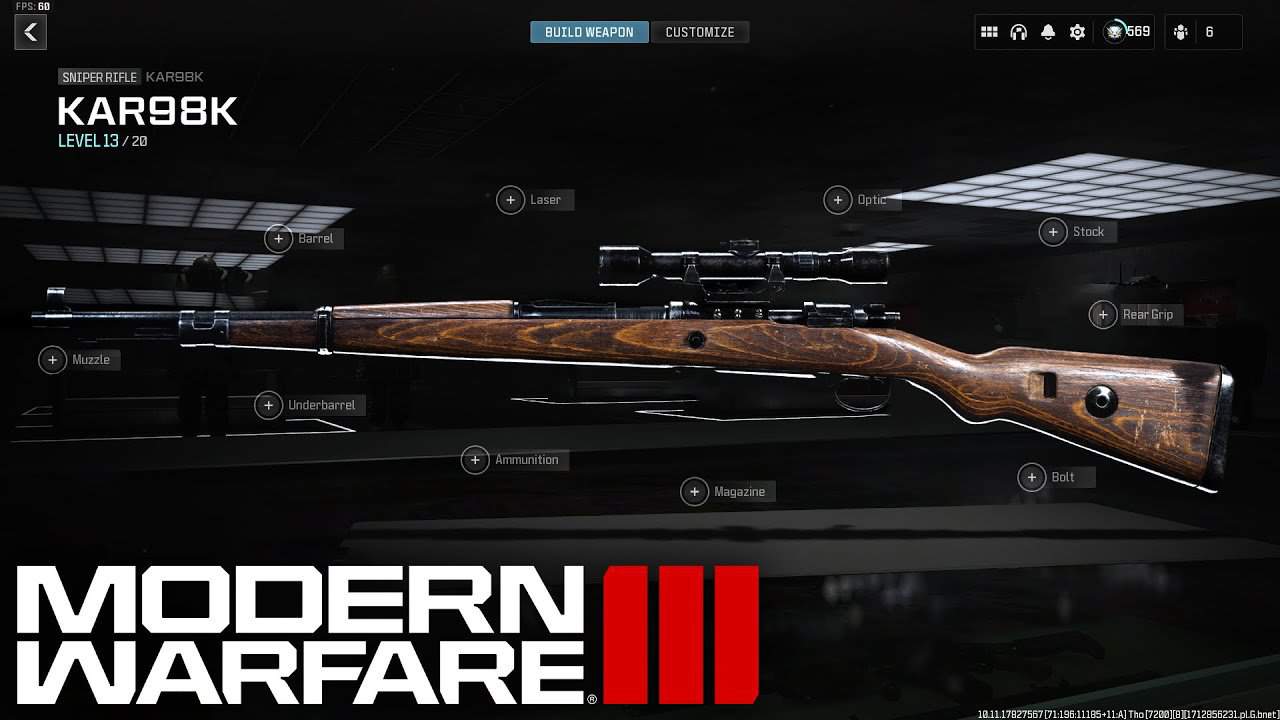Switch to the CUSTOMIZE tab
The width and height of the screenshot is (1280, 720).
pos(701,31)
